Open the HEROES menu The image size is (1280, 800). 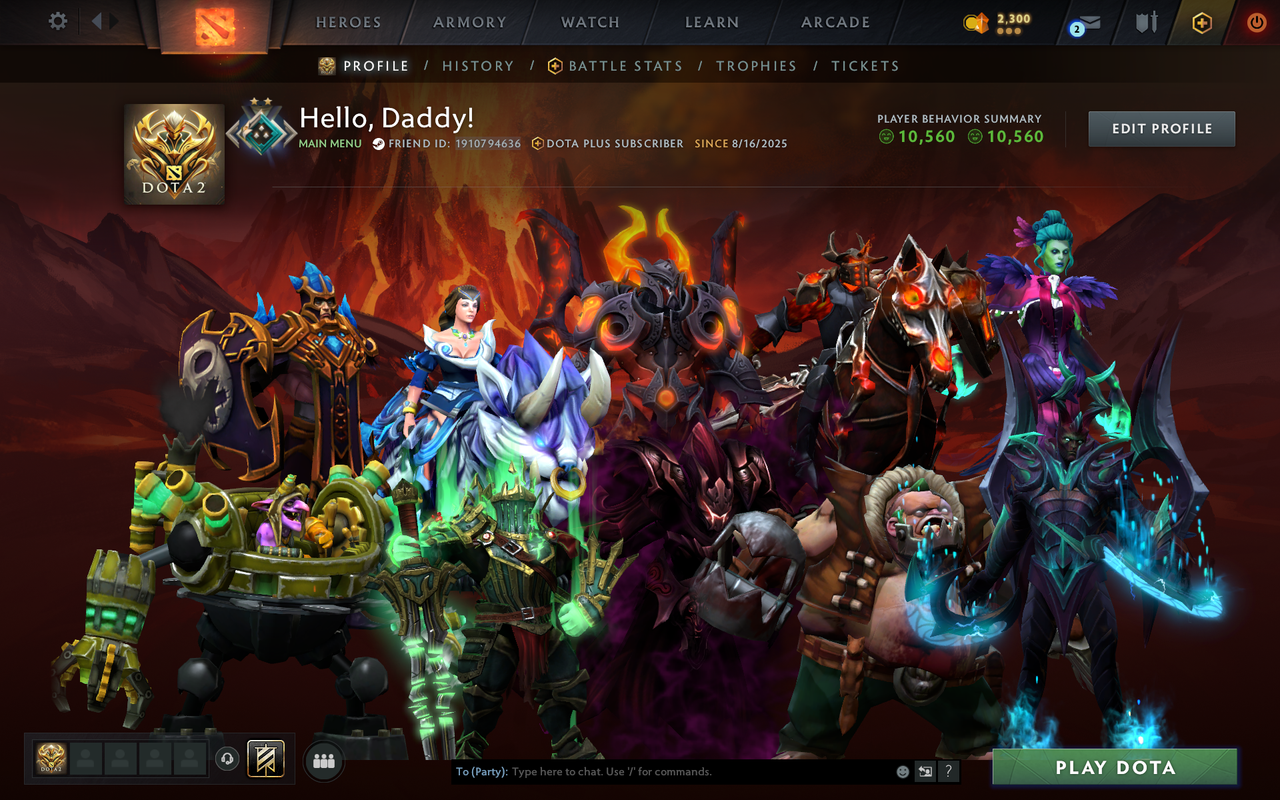click(x=346, y=22)
